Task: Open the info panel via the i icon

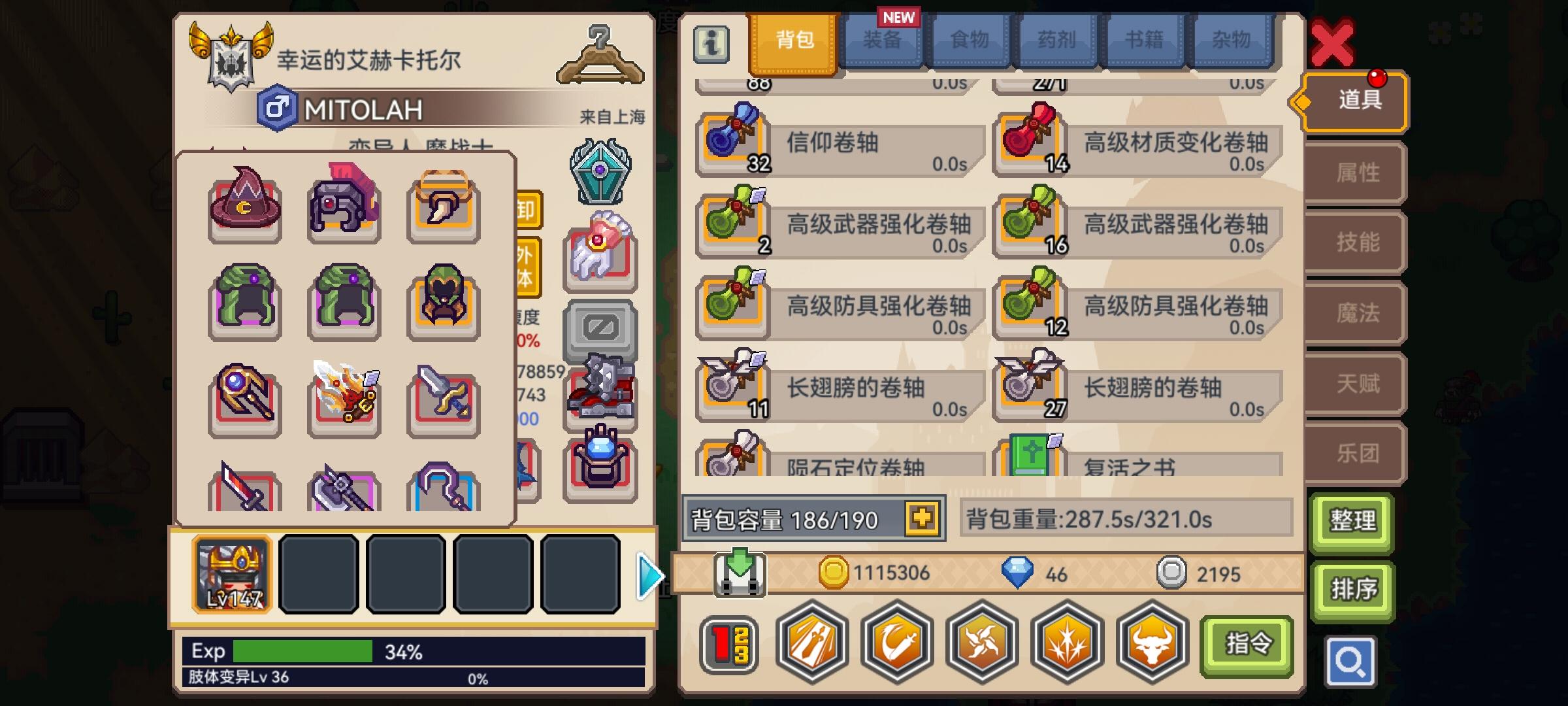Action: [711, 45]
